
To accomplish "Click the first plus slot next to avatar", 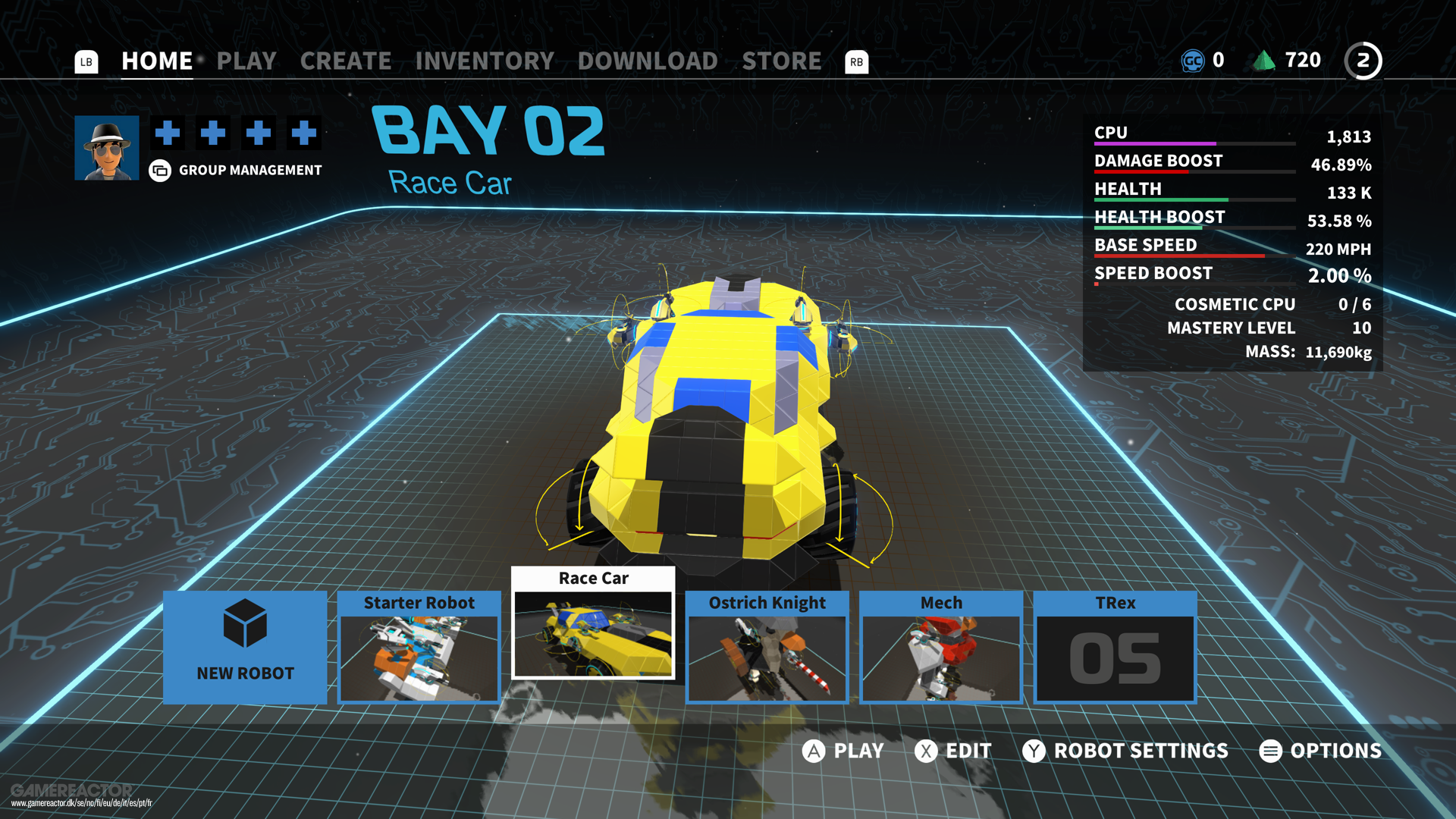I will pos(167,133).
